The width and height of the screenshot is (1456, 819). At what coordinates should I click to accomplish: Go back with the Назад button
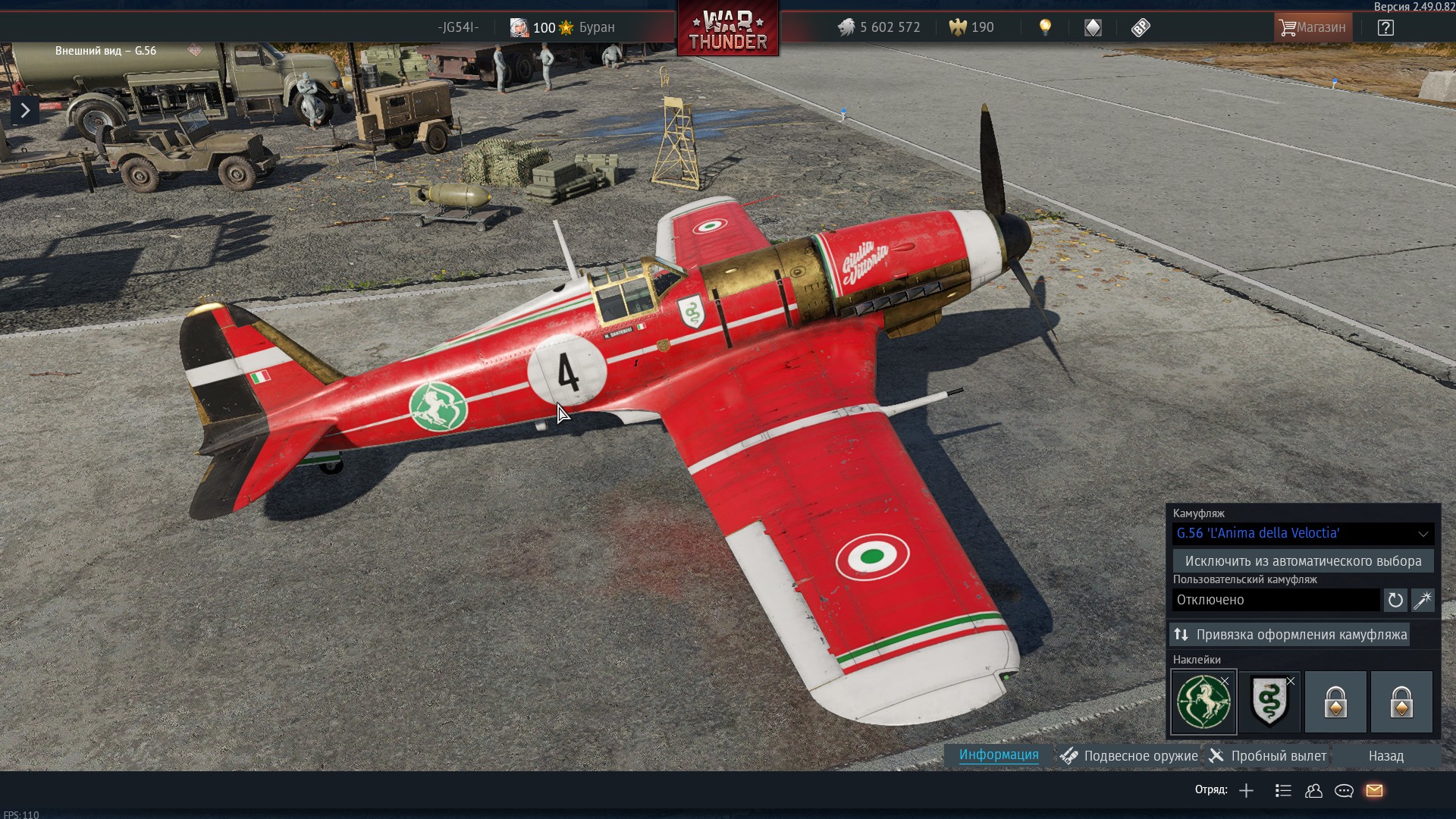point(1385,756)
